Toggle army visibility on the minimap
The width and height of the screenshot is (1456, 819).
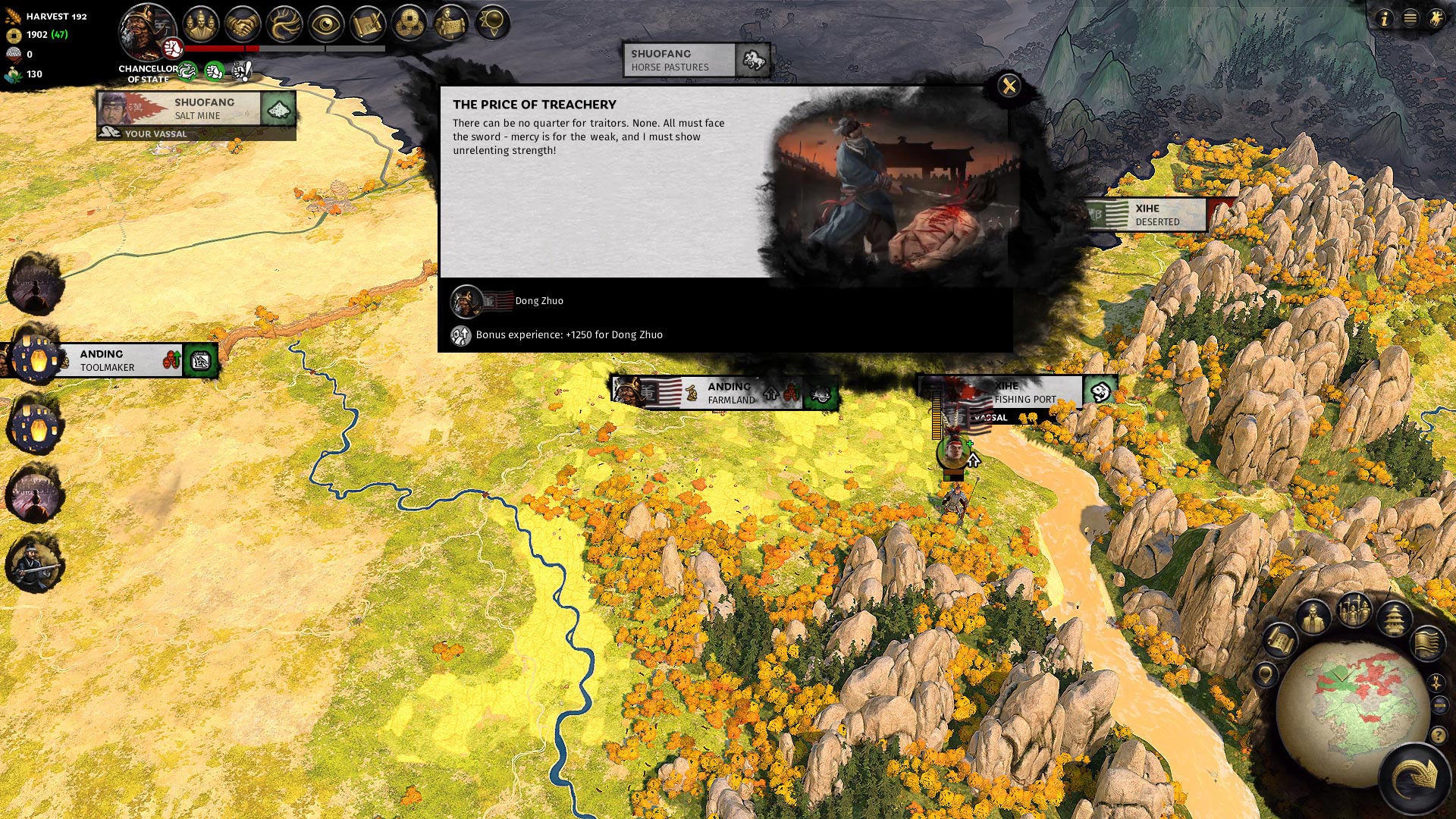1353,609
